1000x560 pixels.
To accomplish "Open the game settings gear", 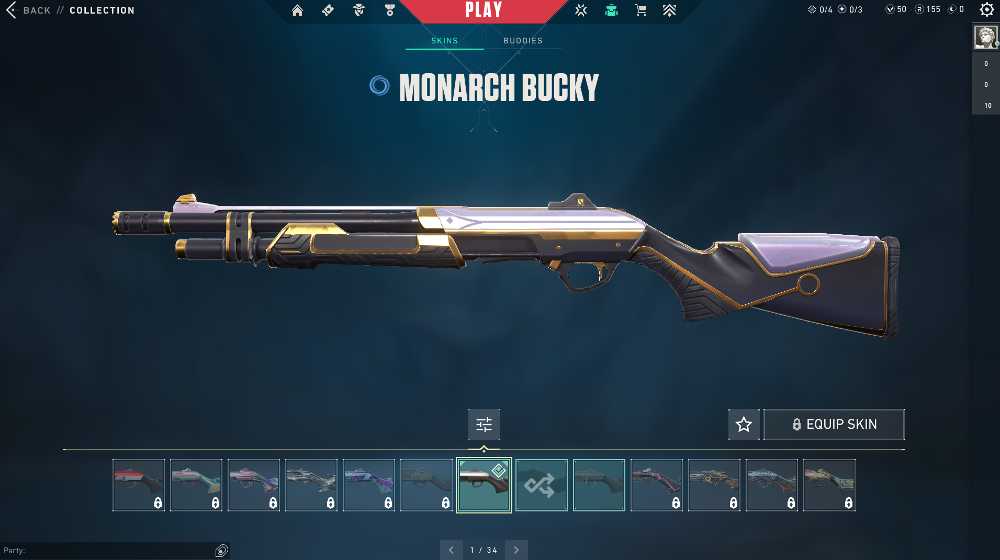I will [986, 10].
